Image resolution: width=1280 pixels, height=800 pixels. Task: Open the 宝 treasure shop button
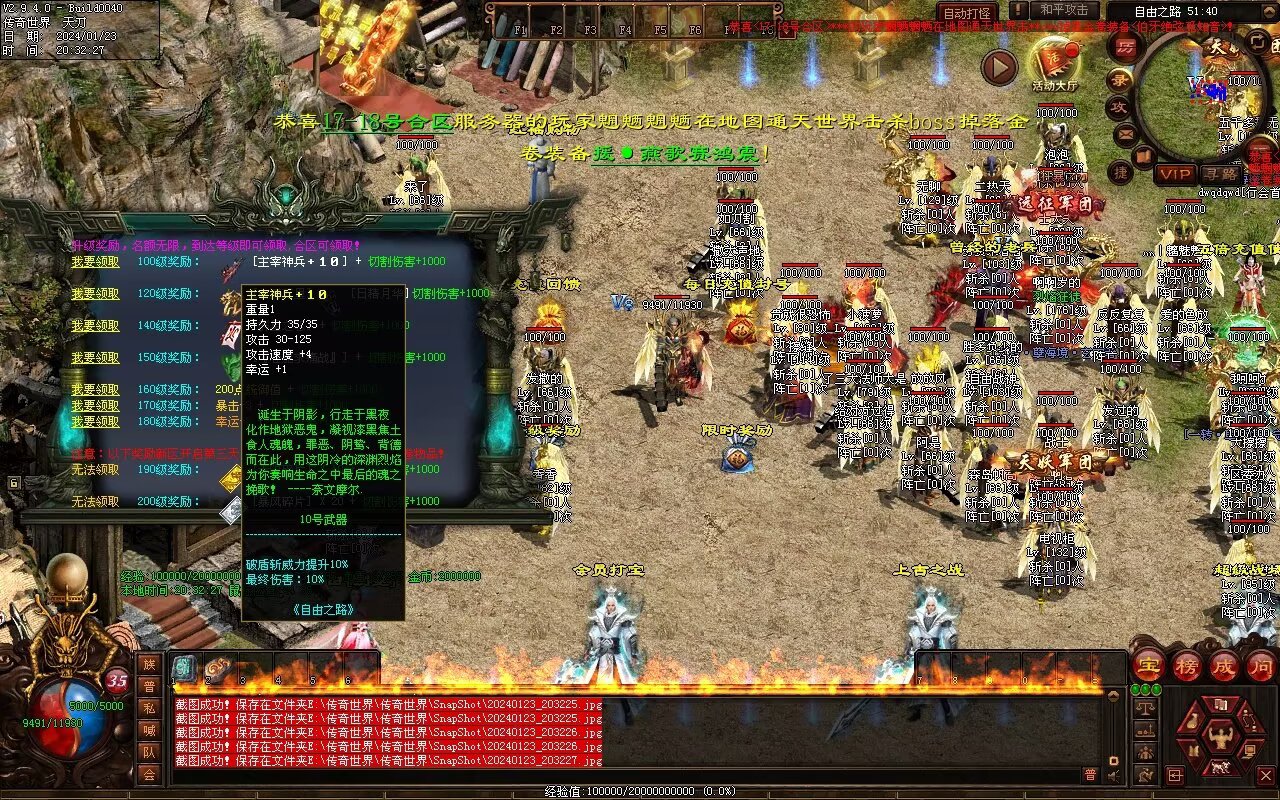point(1148,665)
